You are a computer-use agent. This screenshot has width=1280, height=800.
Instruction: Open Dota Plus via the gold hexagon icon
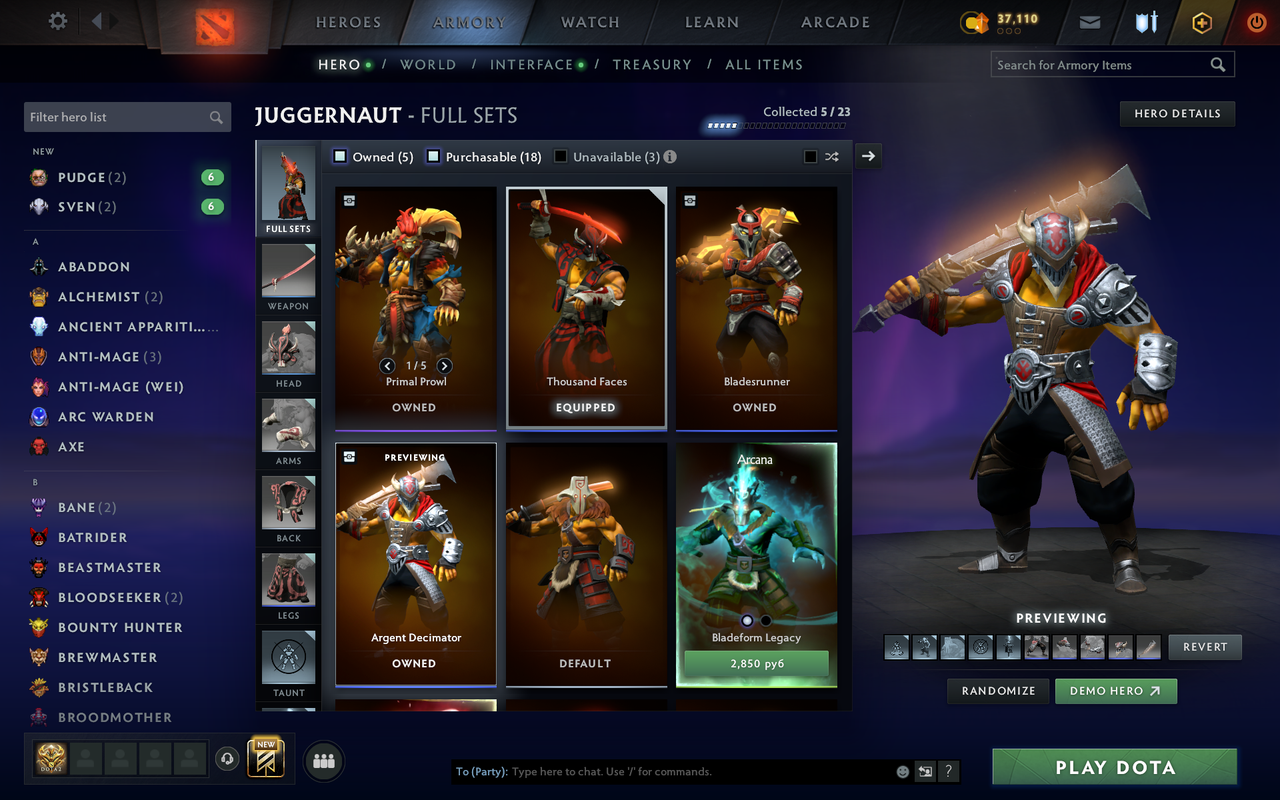coord(1201,21)
